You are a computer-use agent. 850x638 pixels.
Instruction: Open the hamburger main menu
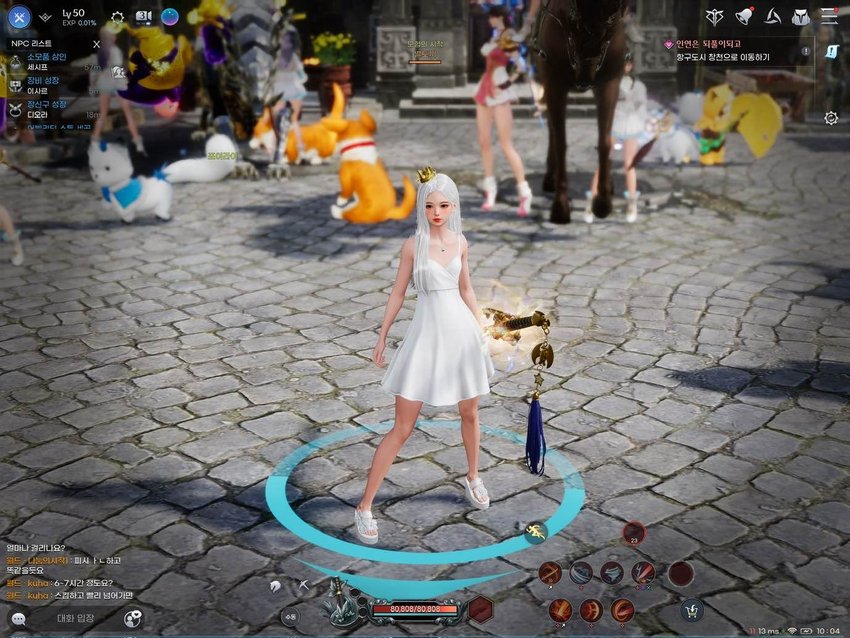829,17
